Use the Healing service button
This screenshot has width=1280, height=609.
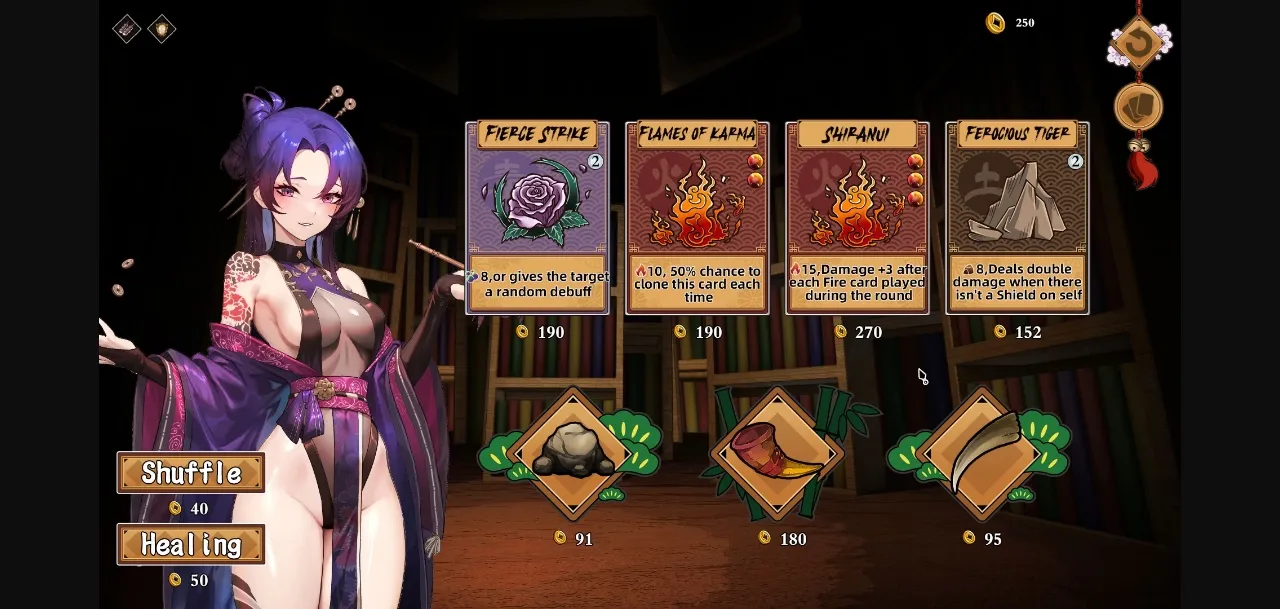pyautogui.click(x=191, y=545)
